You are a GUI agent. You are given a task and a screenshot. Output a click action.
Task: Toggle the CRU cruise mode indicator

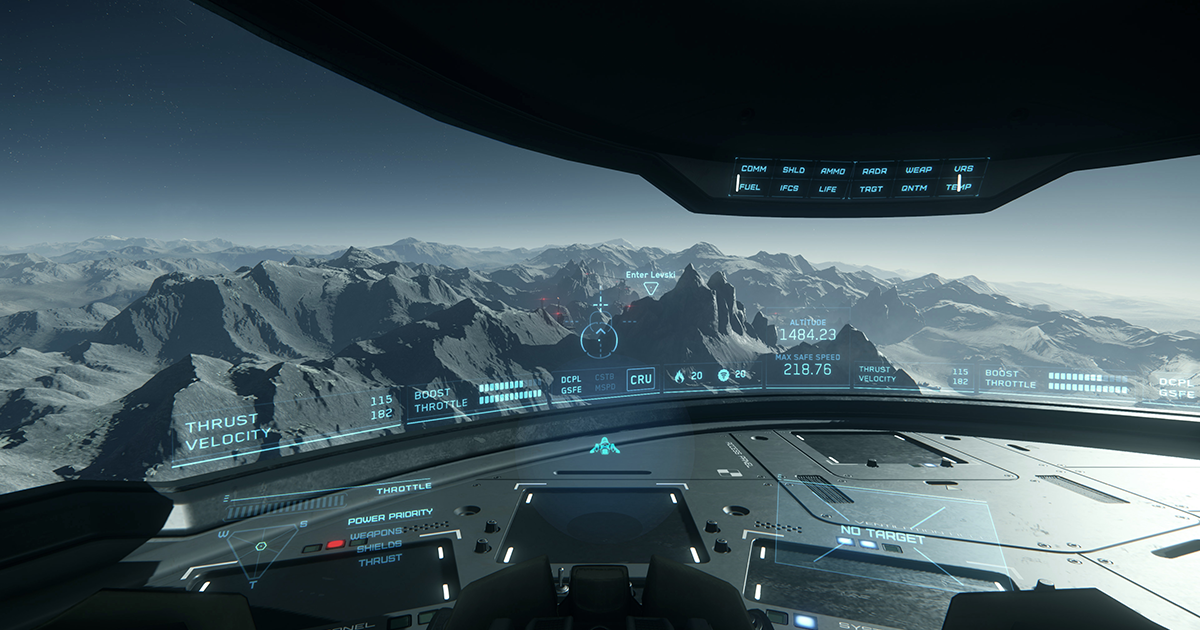click(x=640, y=379)
